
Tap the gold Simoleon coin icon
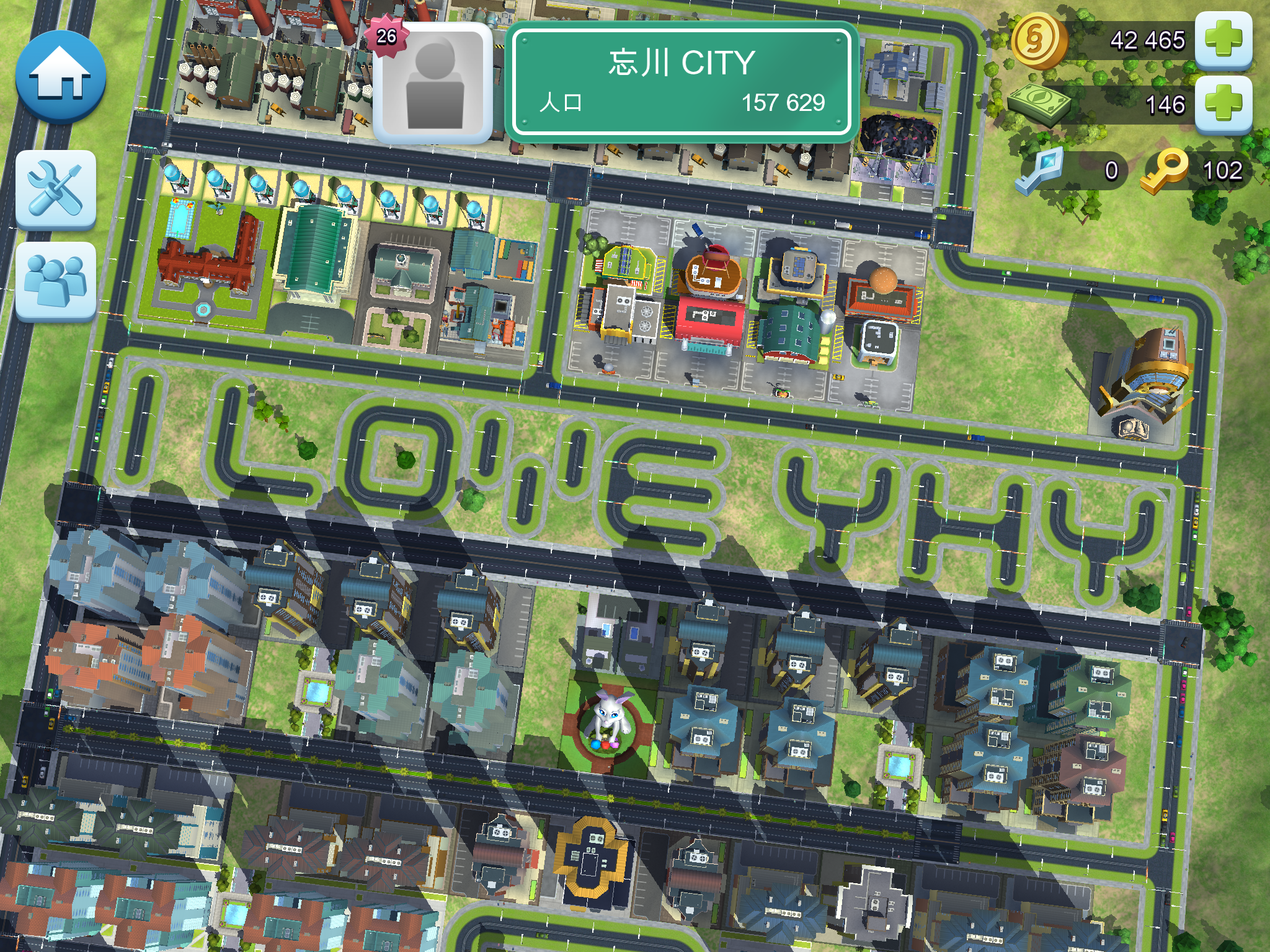coord(1037,40)
